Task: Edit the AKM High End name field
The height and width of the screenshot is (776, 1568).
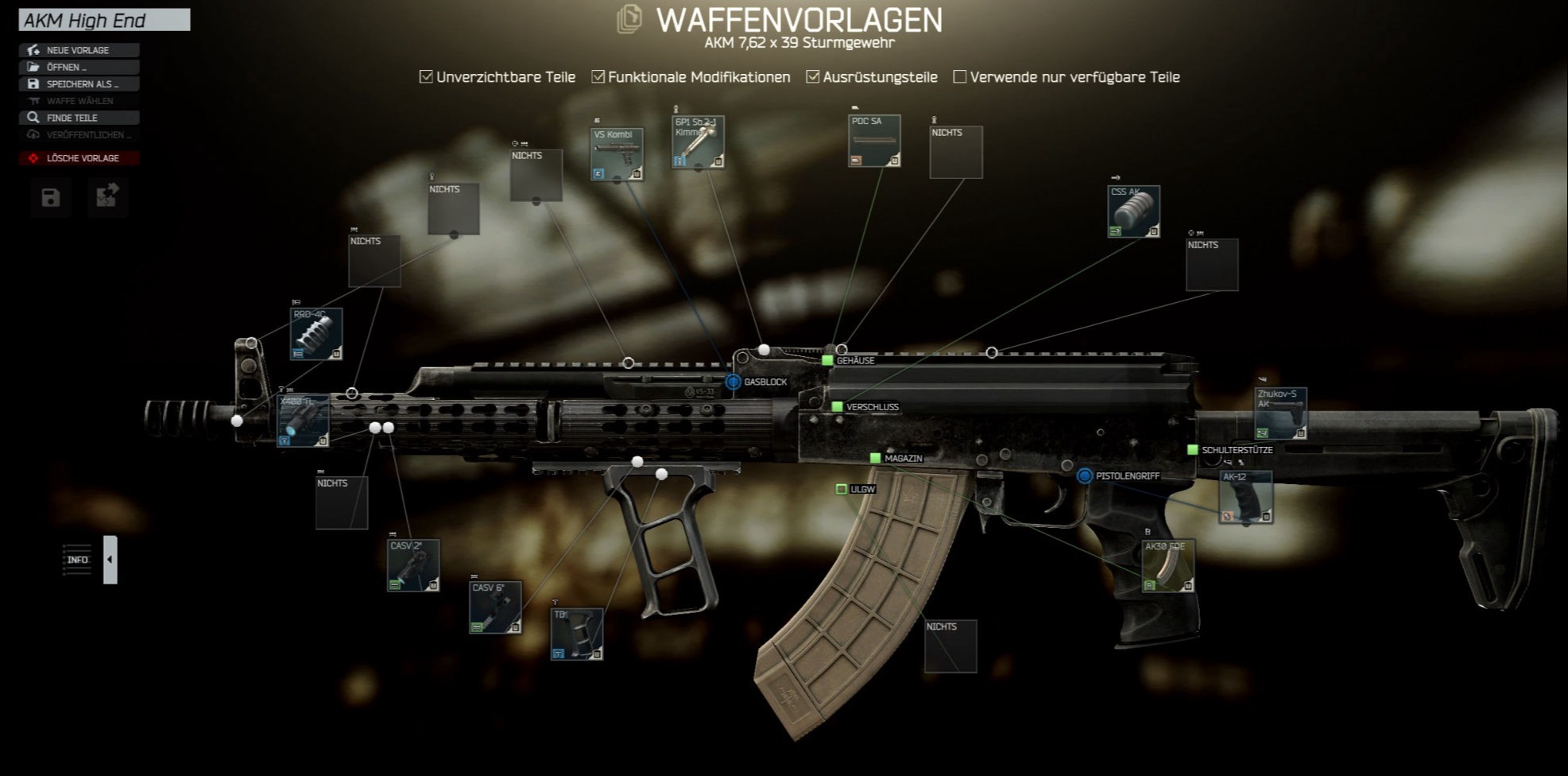Action: tap(104, 20)
